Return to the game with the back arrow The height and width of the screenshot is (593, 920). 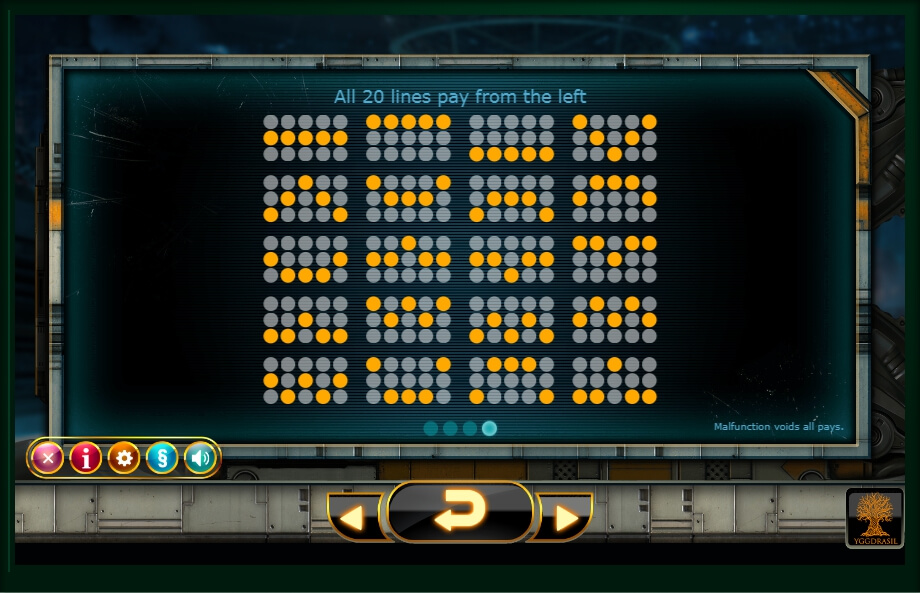[459, 512]
